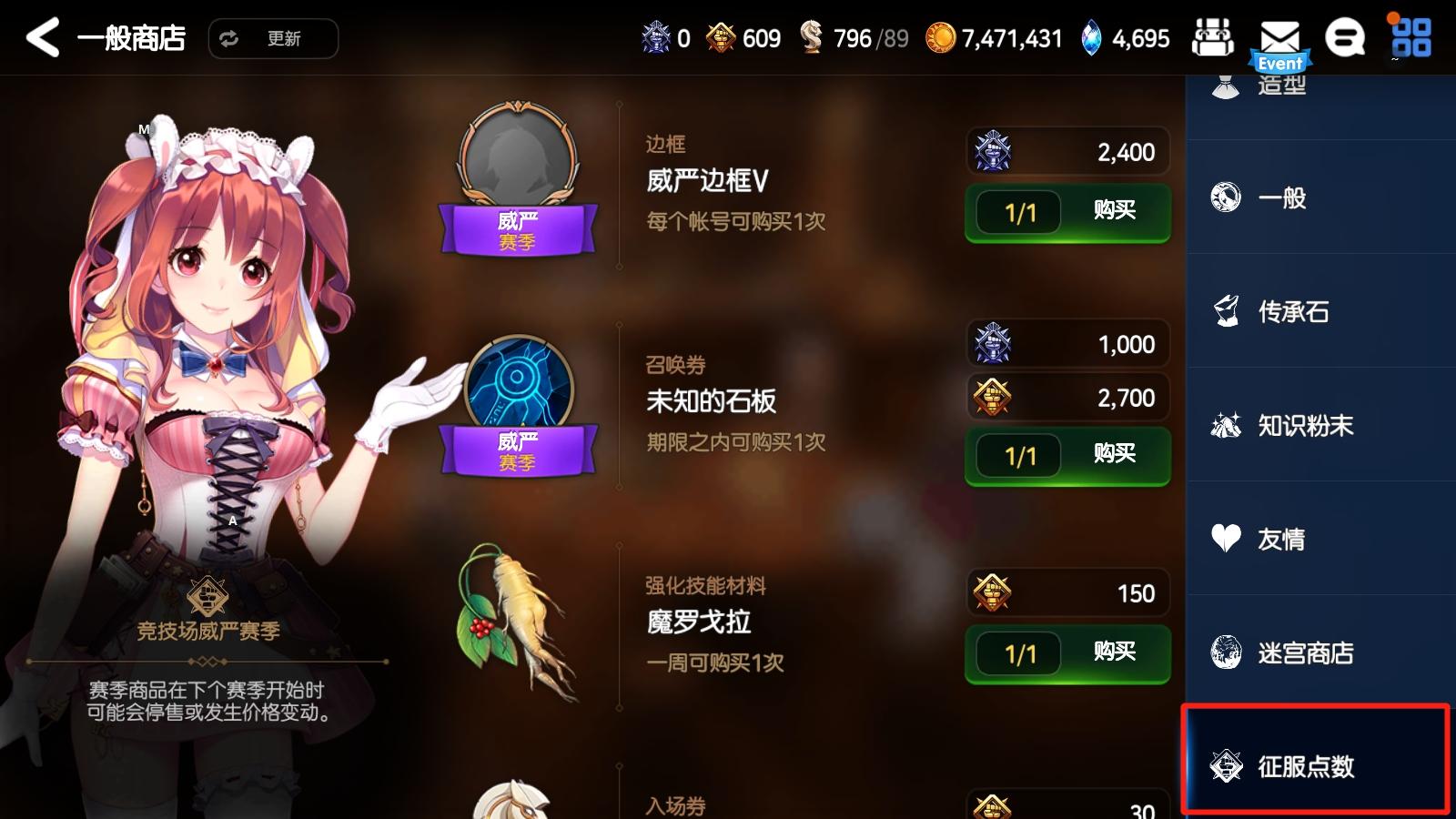Select the highlighted 征服点数 tab

coord(1310,767)
